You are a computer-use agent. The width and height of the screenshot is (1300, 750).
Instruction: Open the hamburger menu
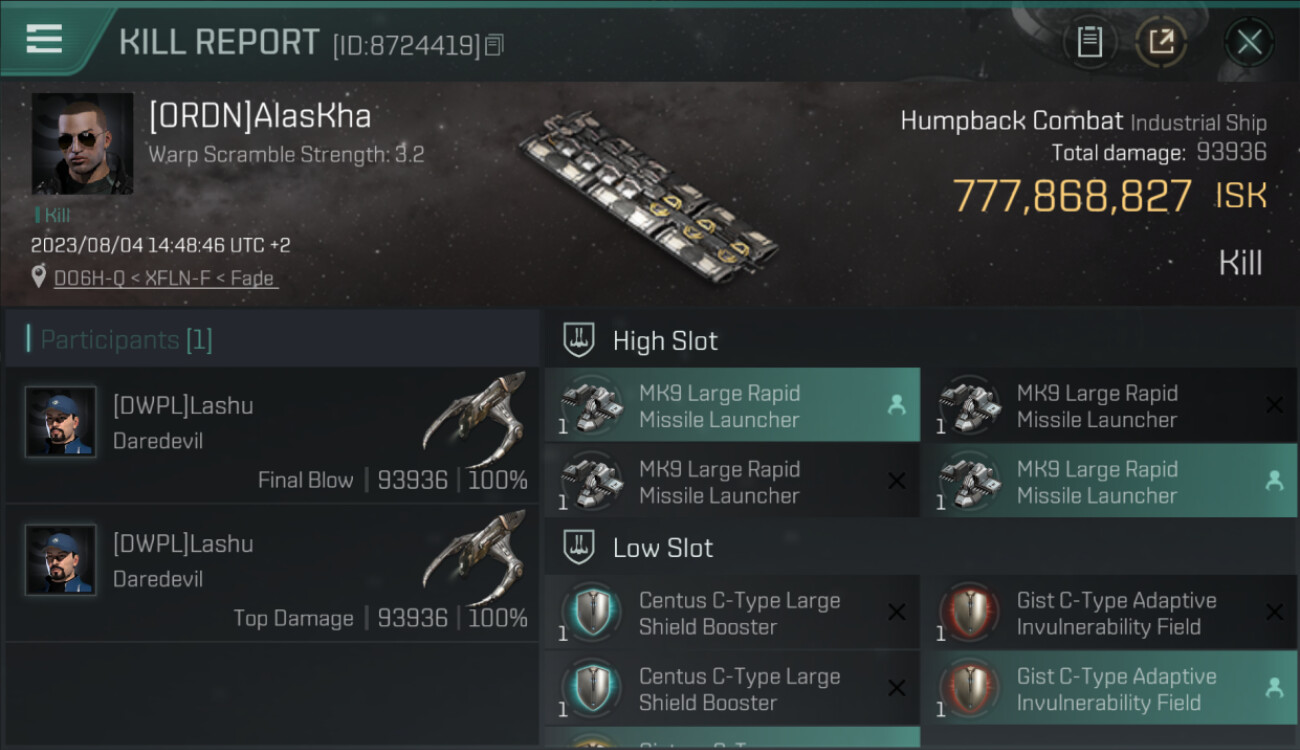pyautogui.click(x=44, y=40)
